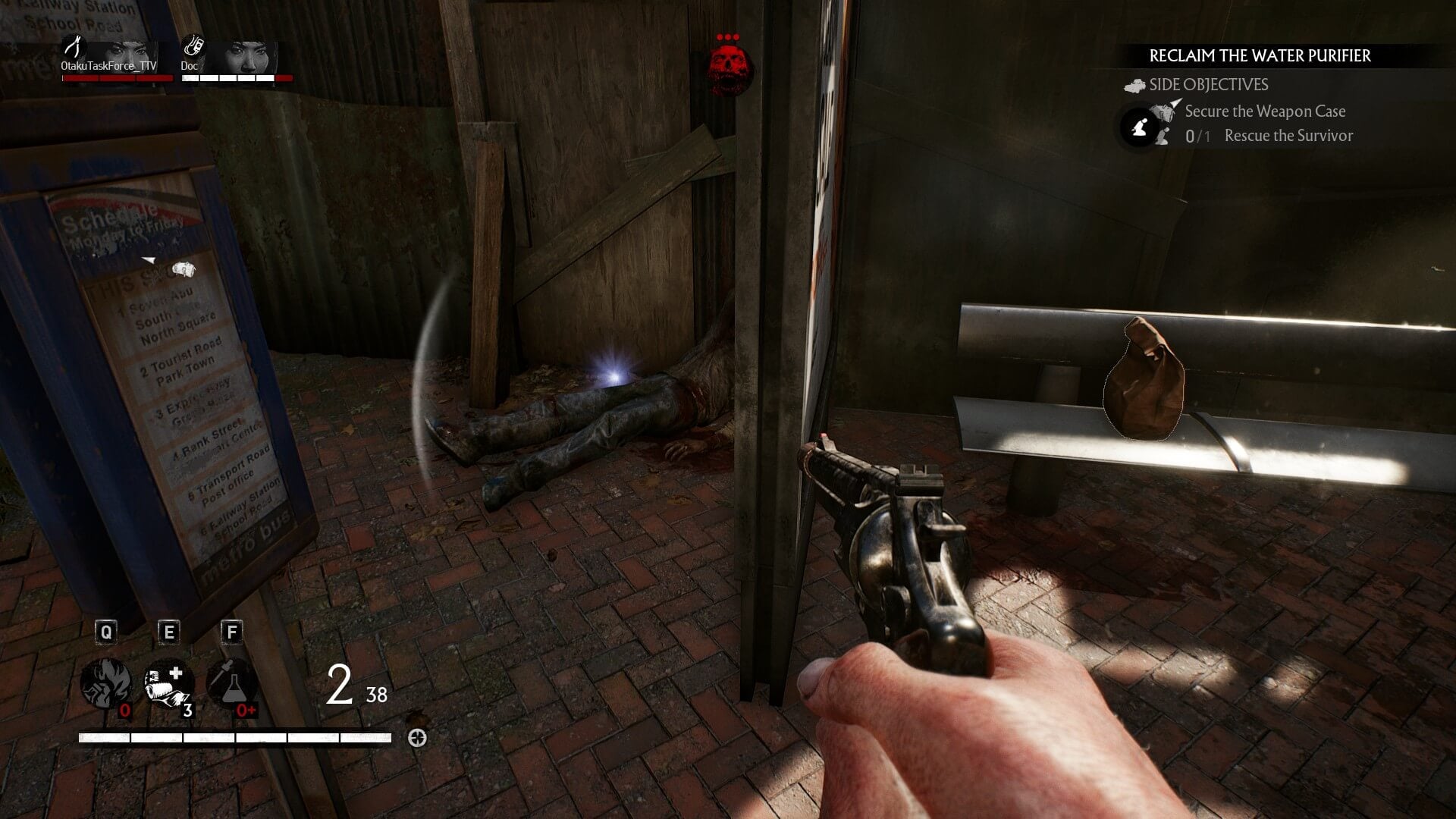The height and width of the screenshot is (819, 1456).
Task: Open the Reclaim the Water Purifier objective
Action: pos(1260,55)
